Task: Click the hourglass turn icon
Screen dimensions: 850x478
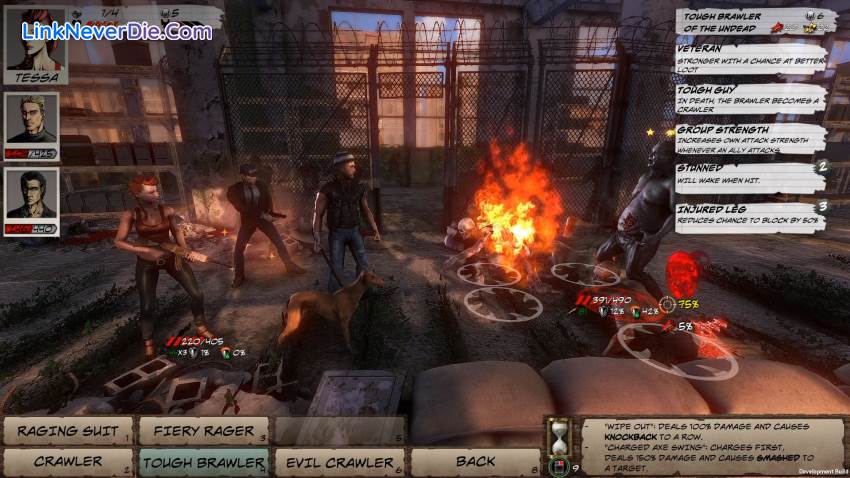Action: [x=557, y=436]
